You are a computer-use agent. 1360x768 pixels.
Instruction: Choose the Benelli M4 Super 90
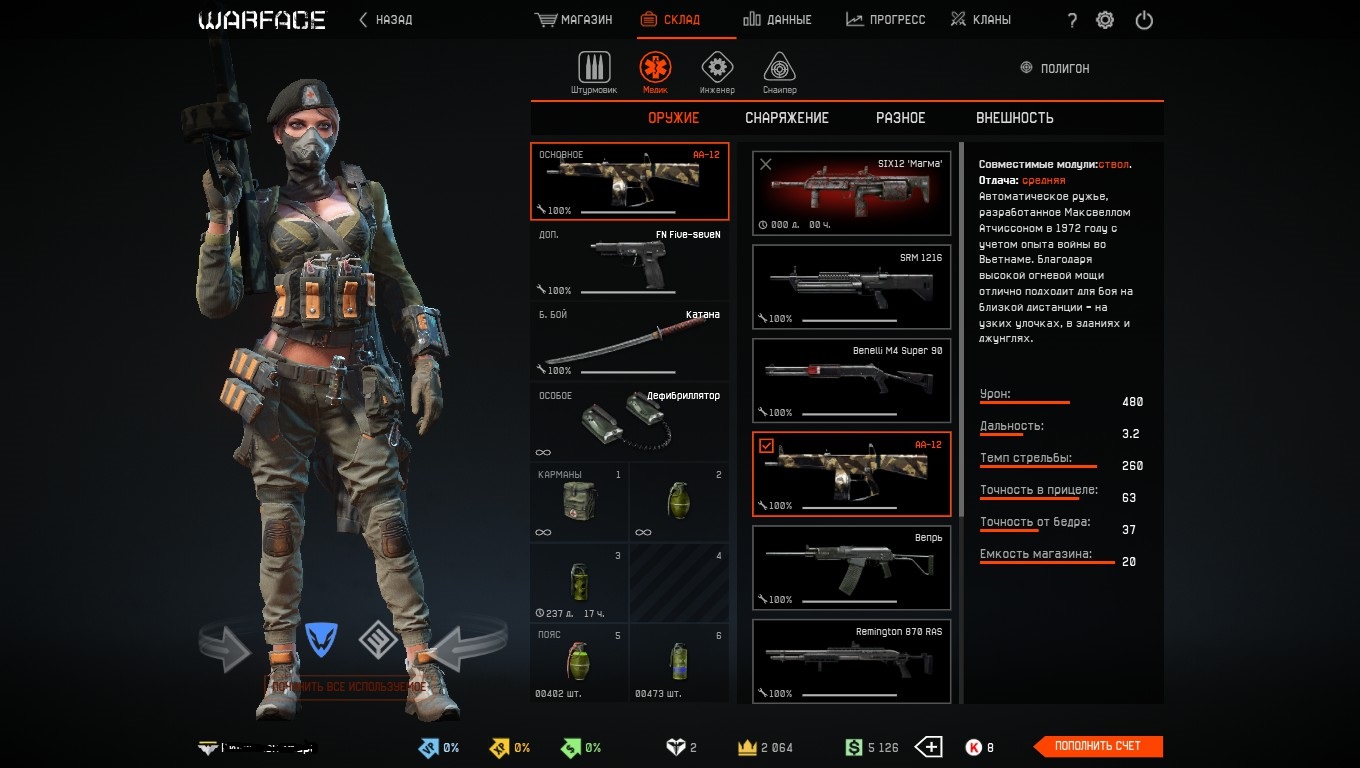click(851, 380)
